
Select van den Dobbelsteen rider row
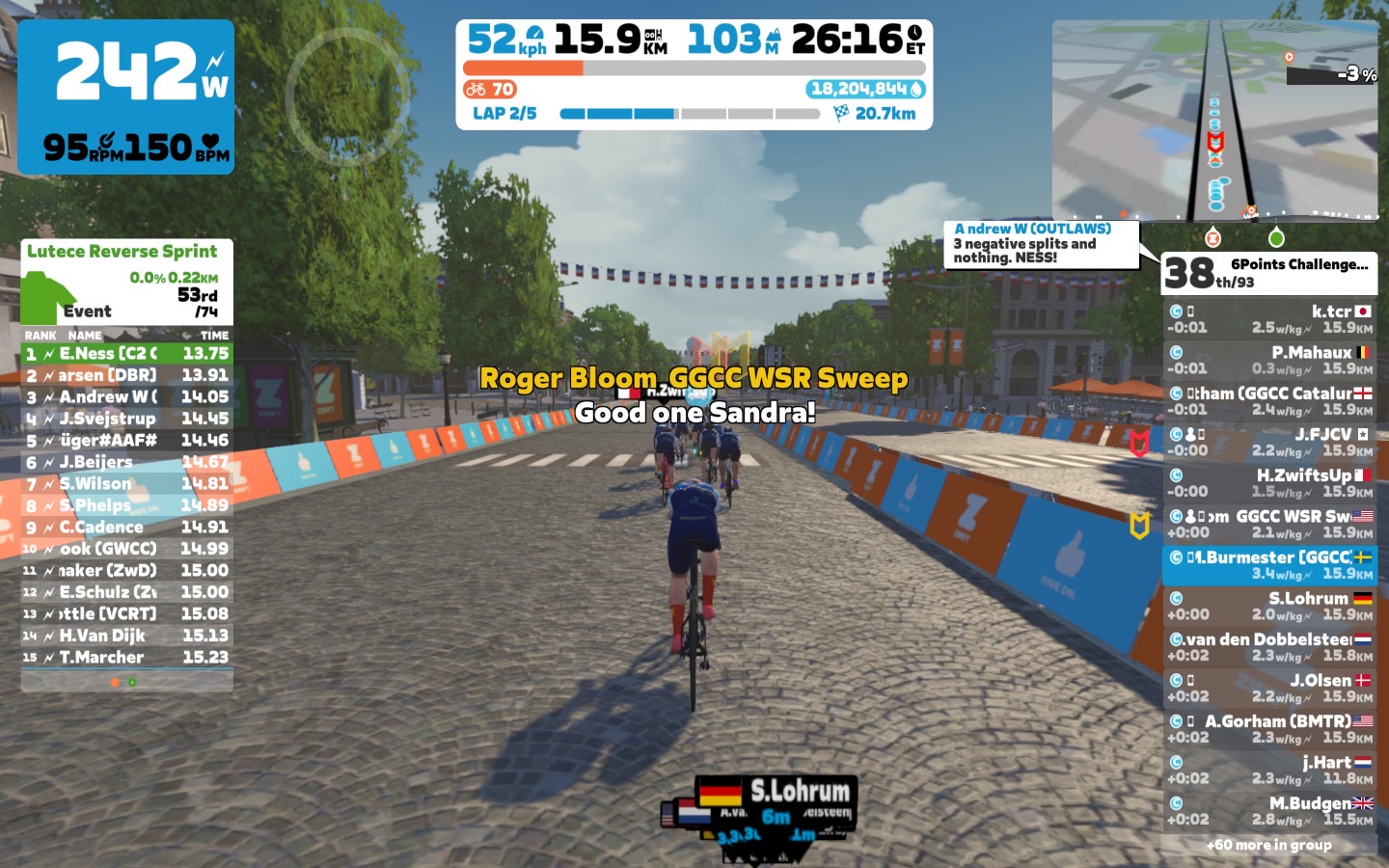(x=1269, y=647)
